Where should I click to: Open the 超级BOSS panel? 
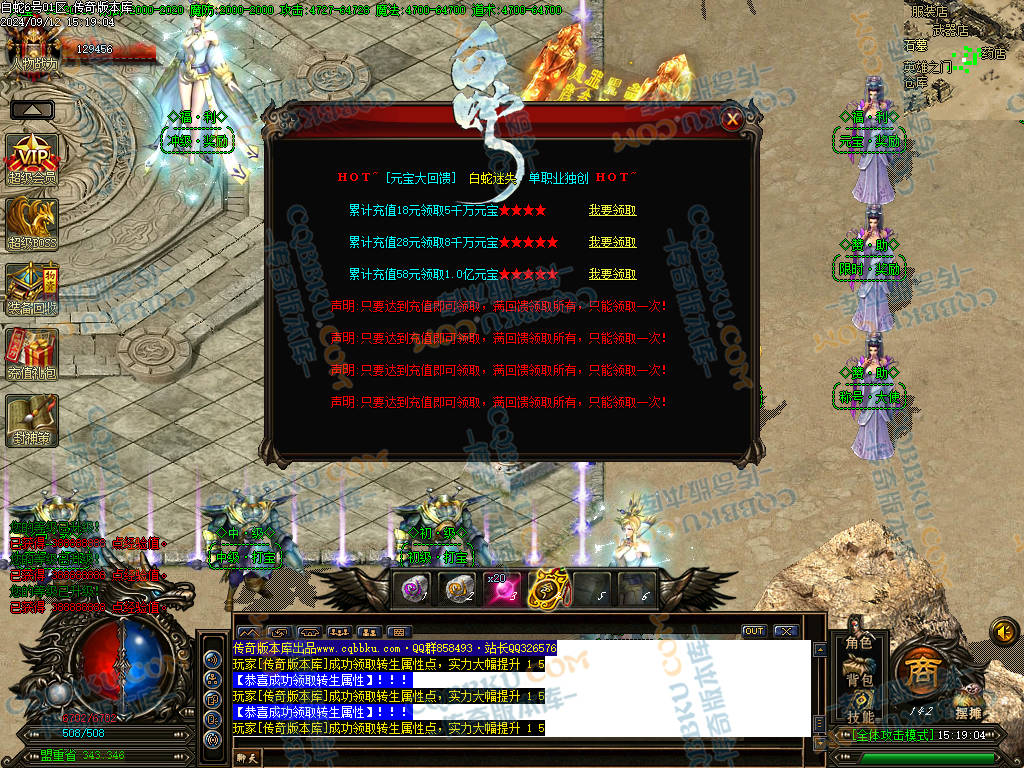32,222
